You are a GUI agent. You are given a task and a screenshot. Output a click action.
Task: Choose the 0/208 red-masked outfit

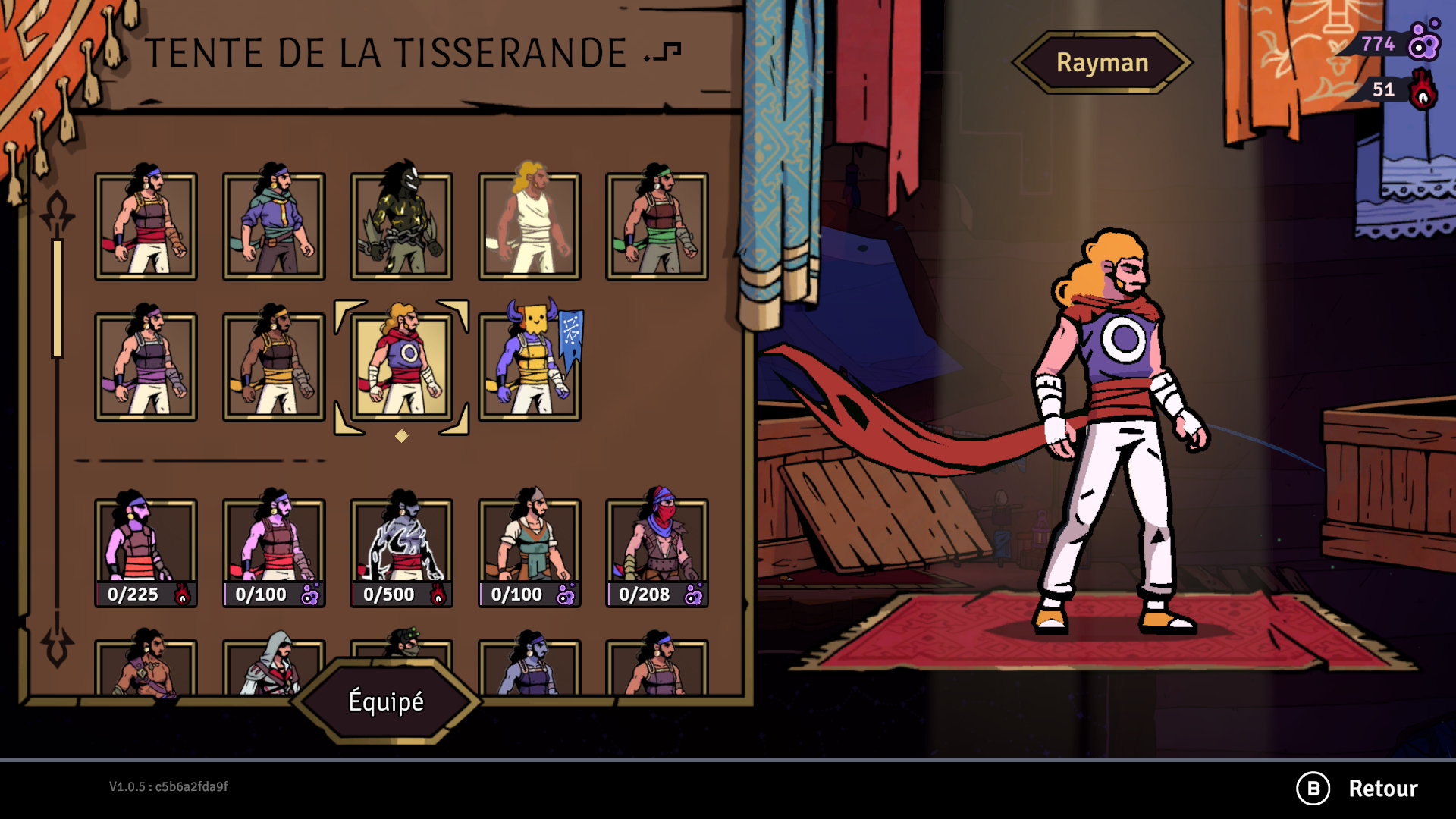[x=657, y=552]
